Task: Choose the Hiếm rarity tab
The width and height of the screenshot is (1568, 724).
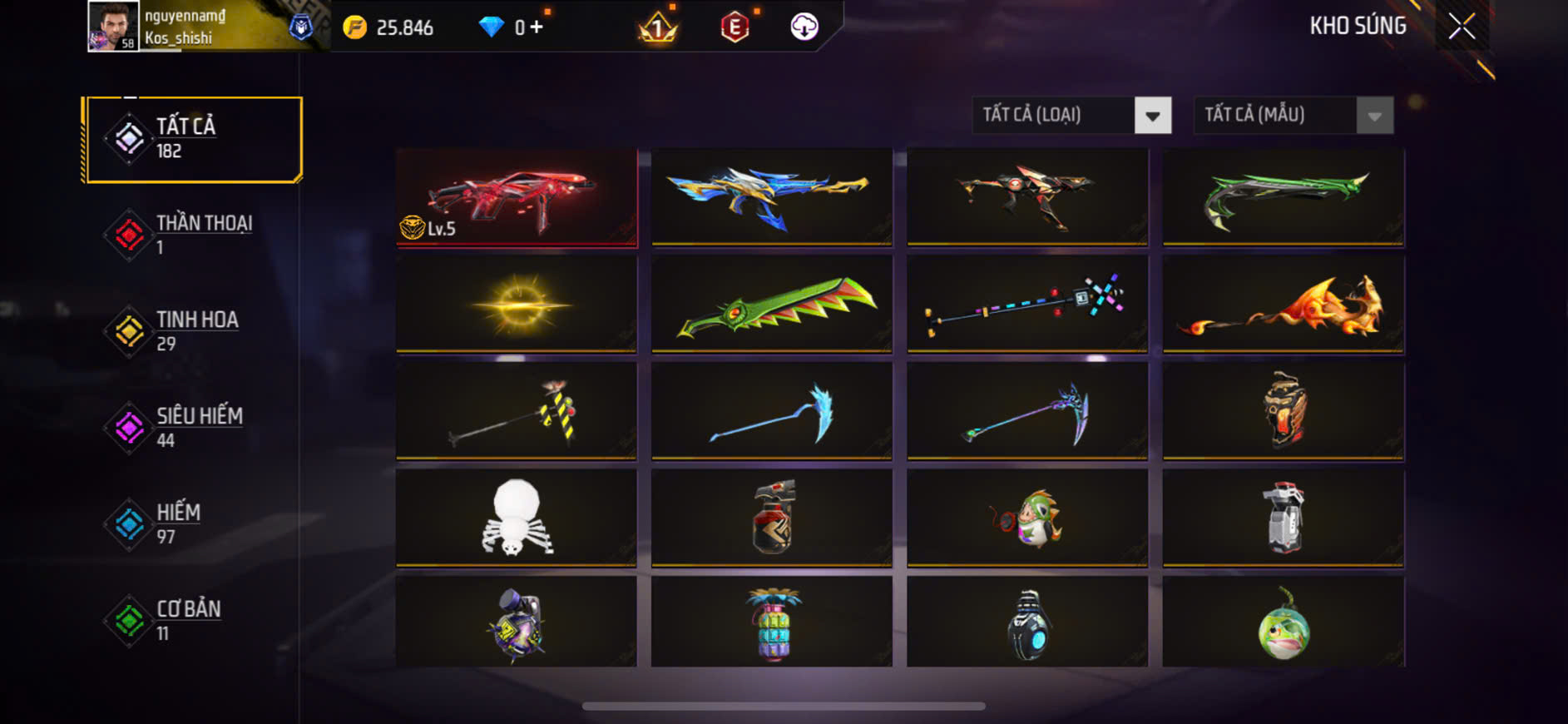Action: click(193, 524)
